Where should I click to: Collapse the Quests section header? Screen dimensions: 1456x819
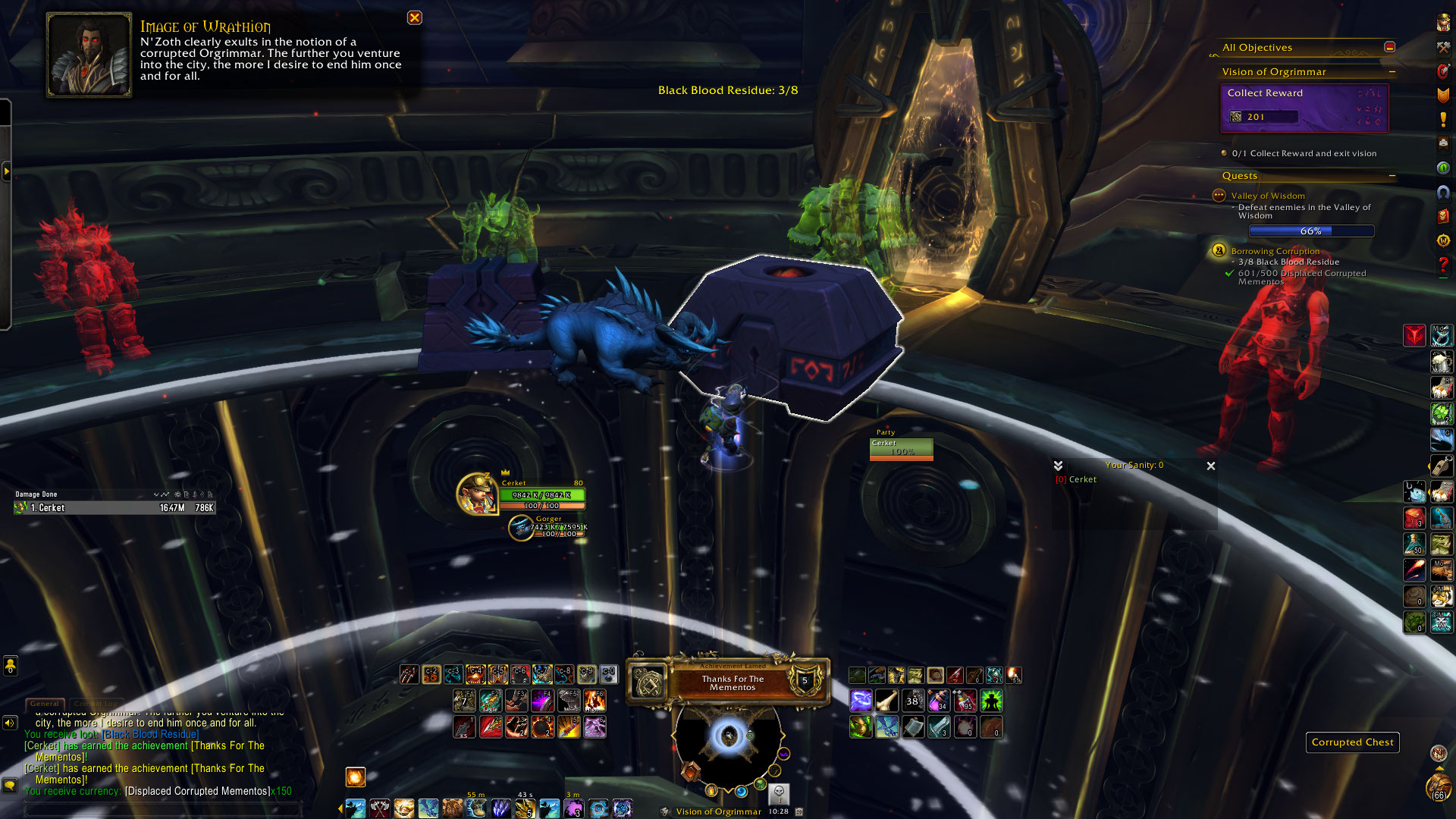pos(1392,176)
